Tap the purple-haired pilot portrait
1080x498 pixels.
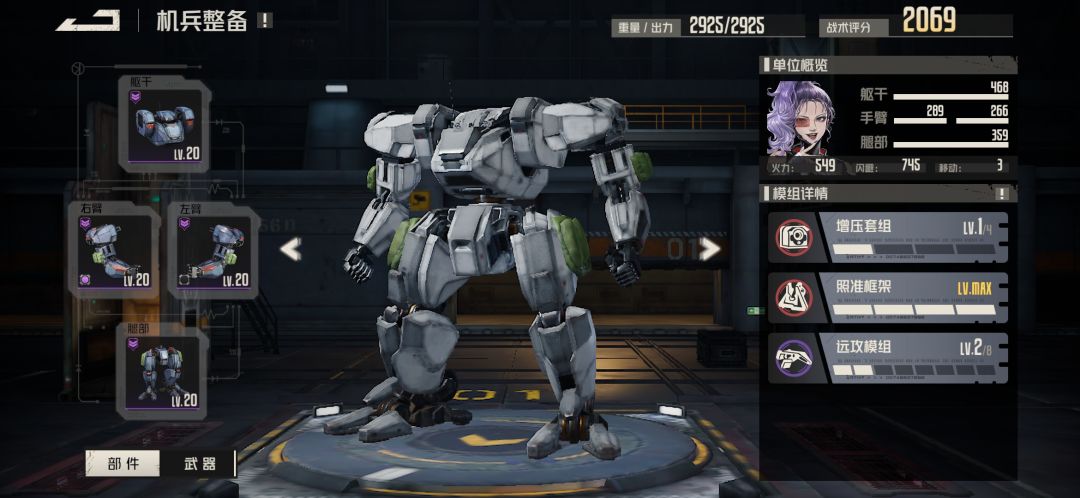800,118
